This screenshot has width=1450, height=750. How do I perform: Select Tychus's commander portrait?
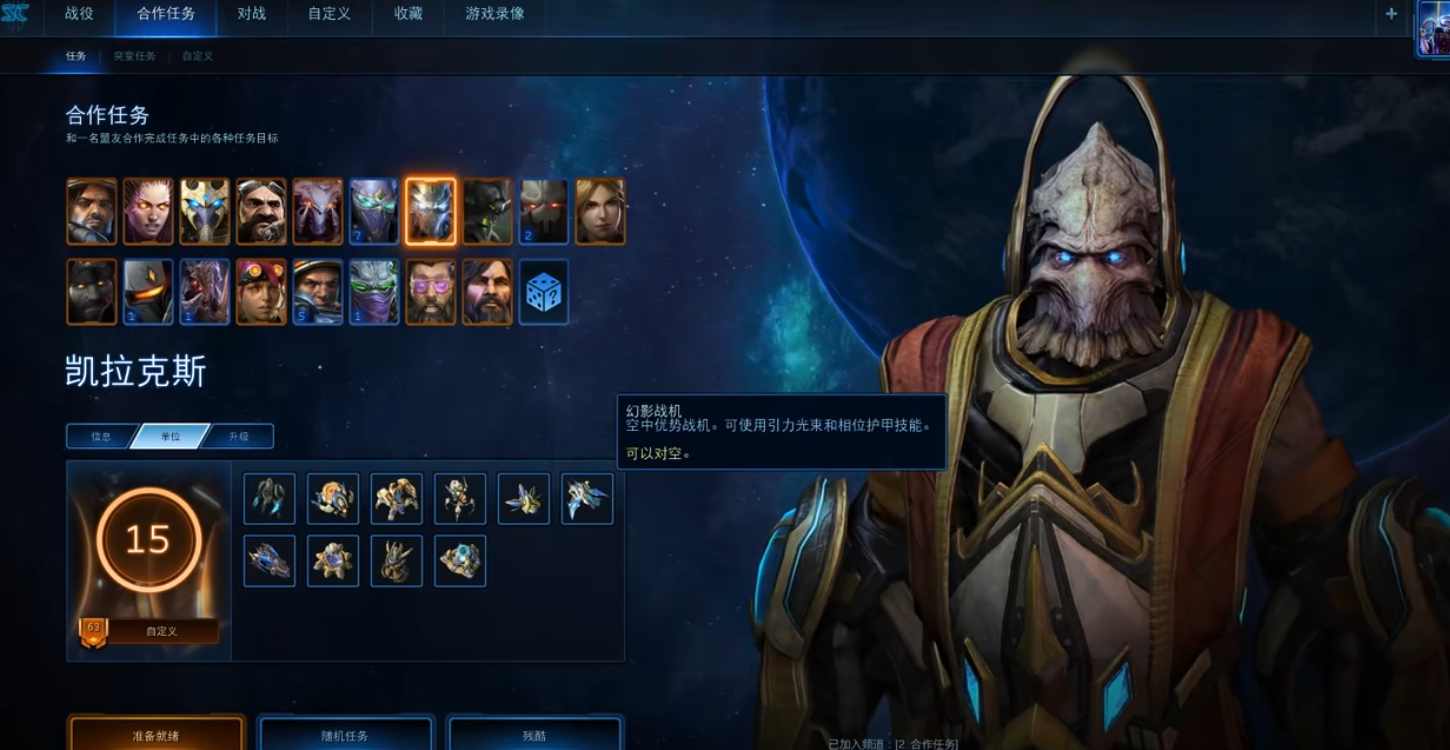coord(318,291)
